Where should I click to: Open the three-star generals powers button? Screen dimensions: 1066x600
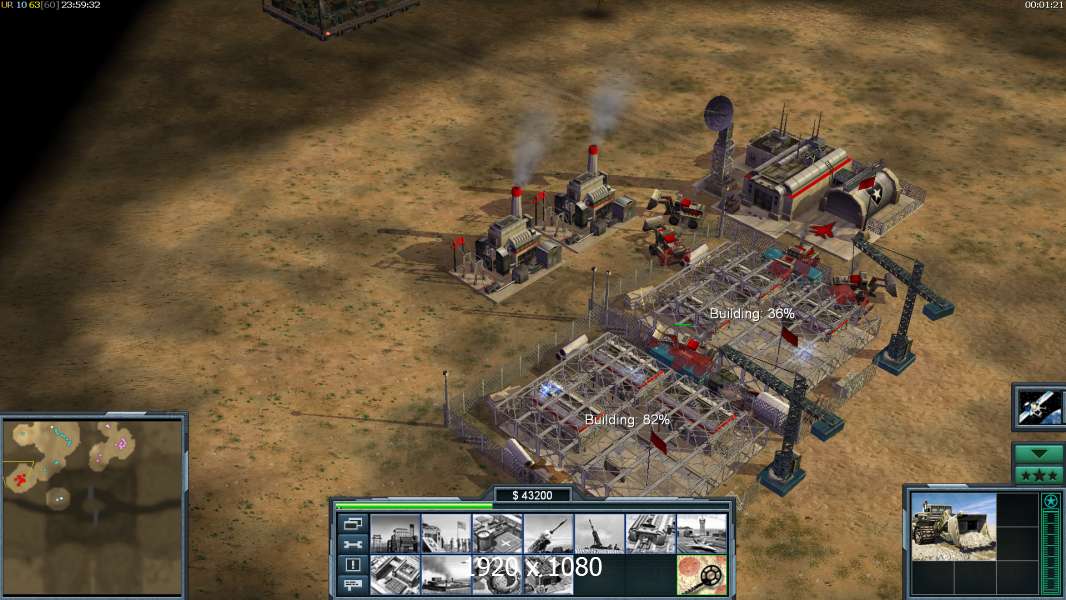click(x=1038, y=474)
